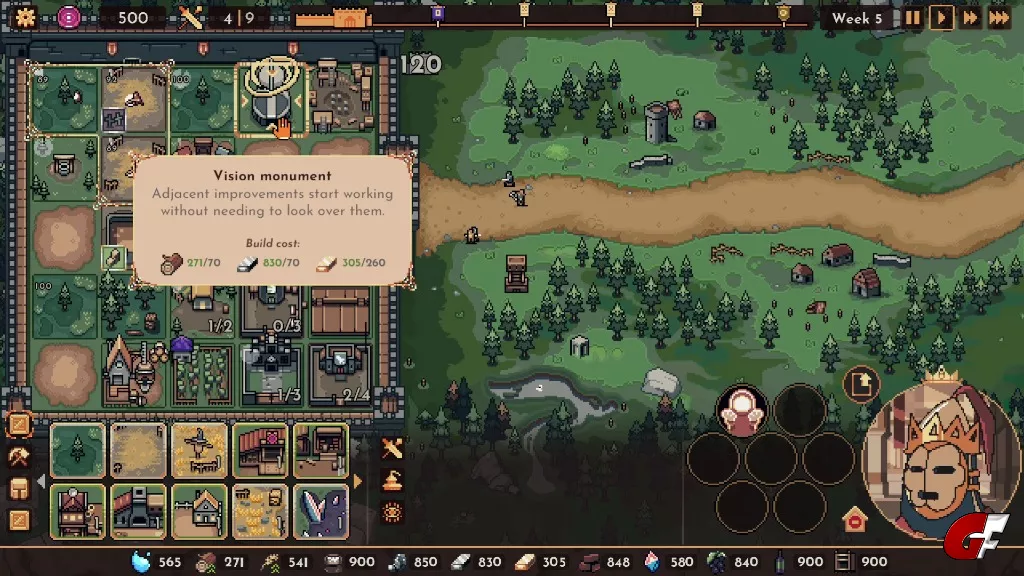Select the Vision monument tile in town
Image resolution: width=1024 pixels, height=576 pixels.
[x=268, y=100]
